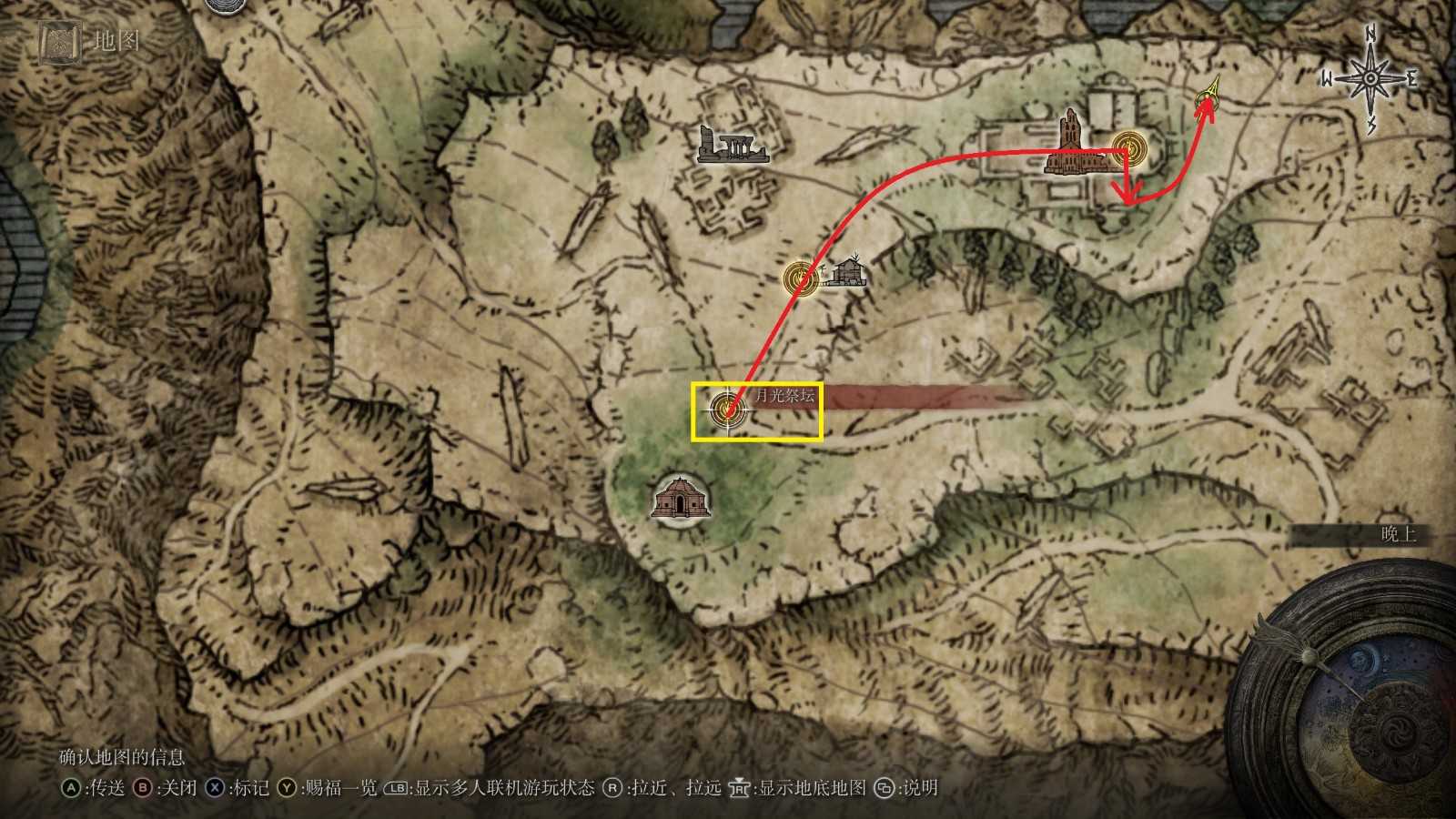
Task: Click the site of grace near the shack
Action: click(800, 278)
